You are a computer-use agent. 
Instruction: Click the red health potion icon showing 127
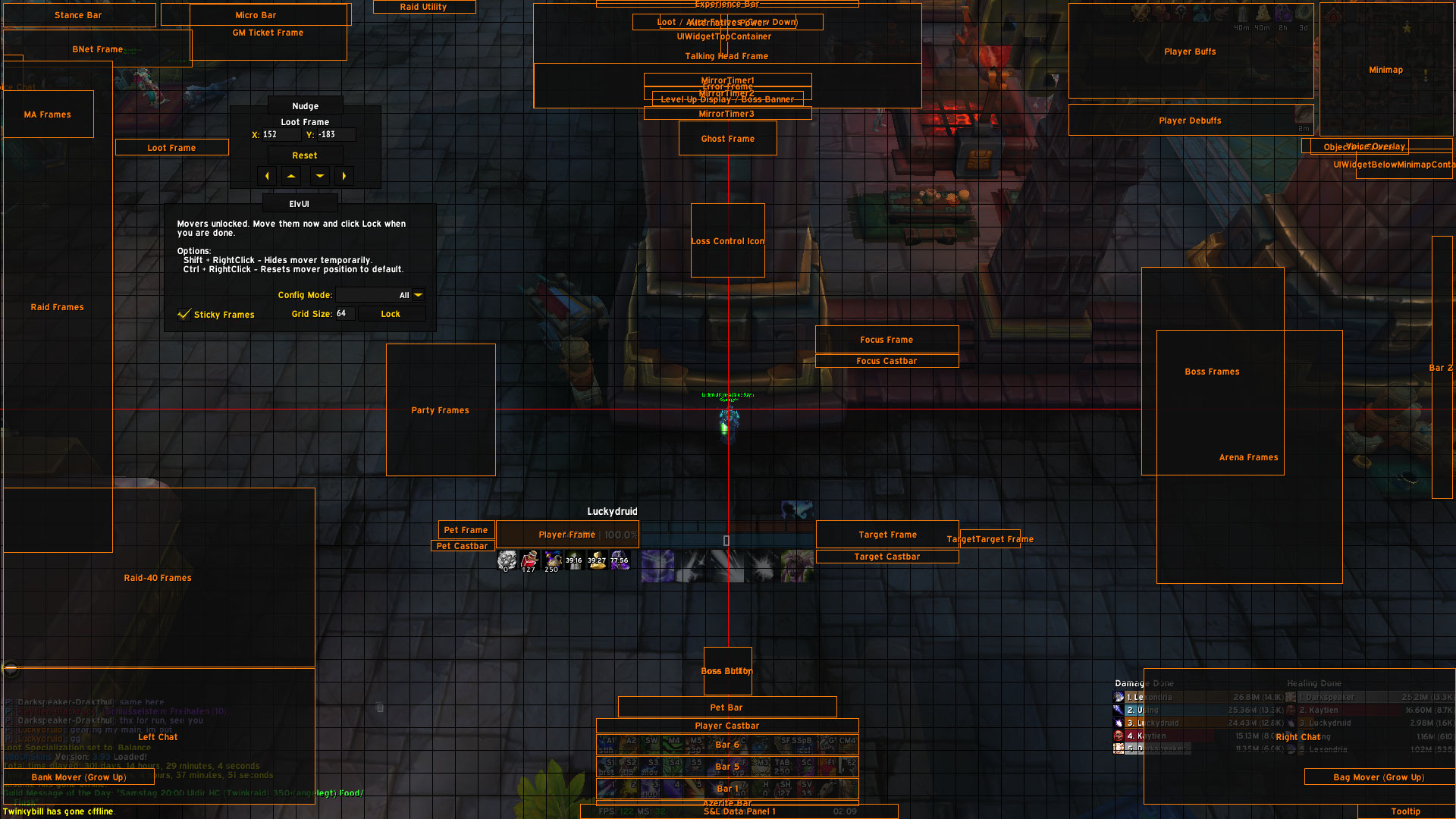click(529, 561)
